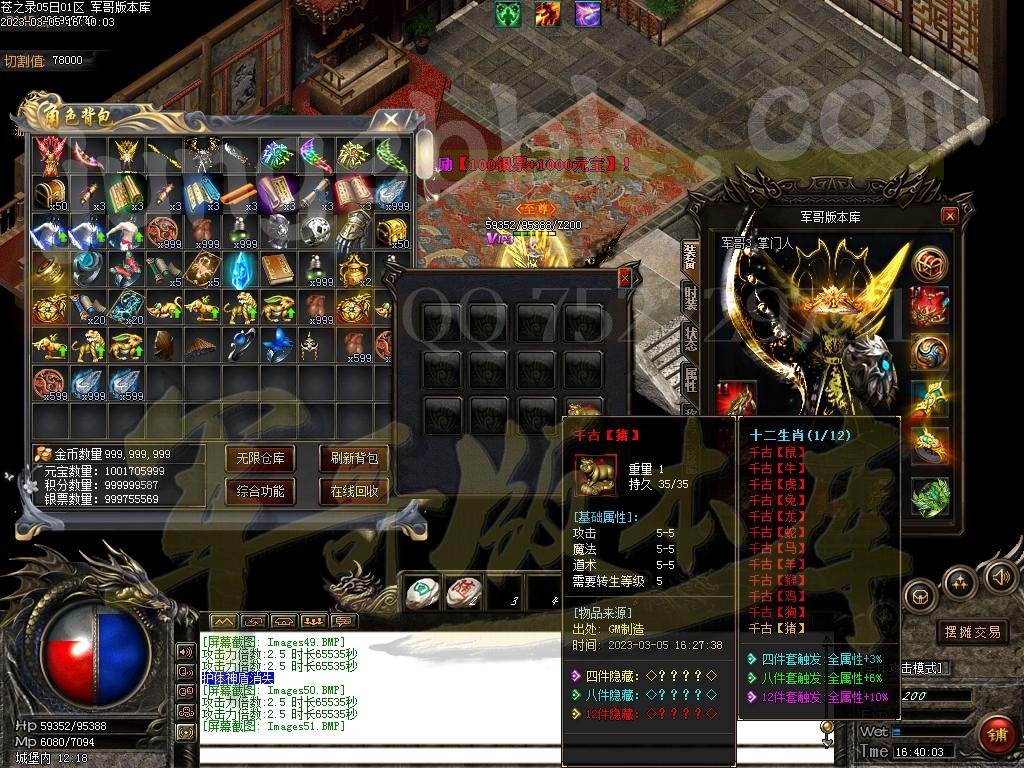The height and width of the screenshot is (768, 1024).
Task: Open the 属性 attributes tab
Action: pos(691,379)
